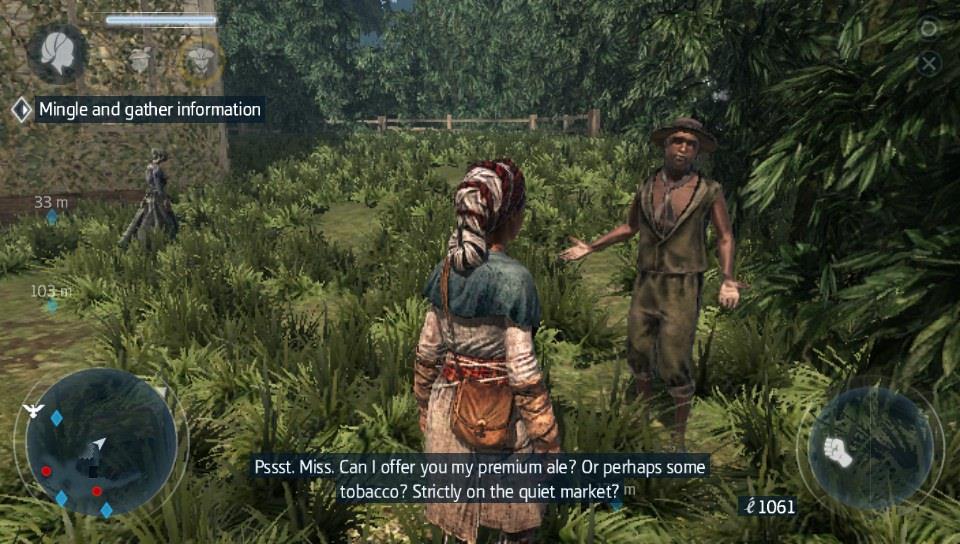Select the gold-ringed emblem icon beside the portrait
Image resolution: width=960 pixels, height=544 pixels.
(201, 60)
